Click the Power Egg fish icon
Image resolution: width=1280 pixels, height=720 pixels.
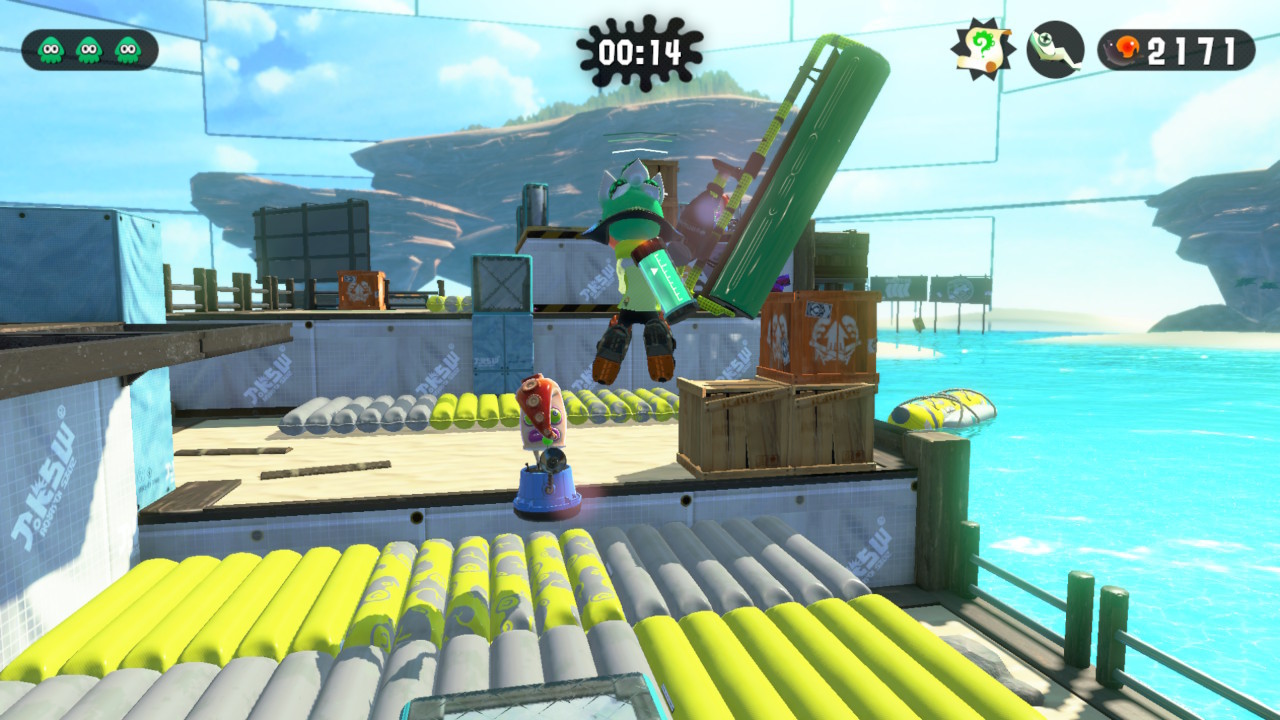click(x=1121, y=47)
